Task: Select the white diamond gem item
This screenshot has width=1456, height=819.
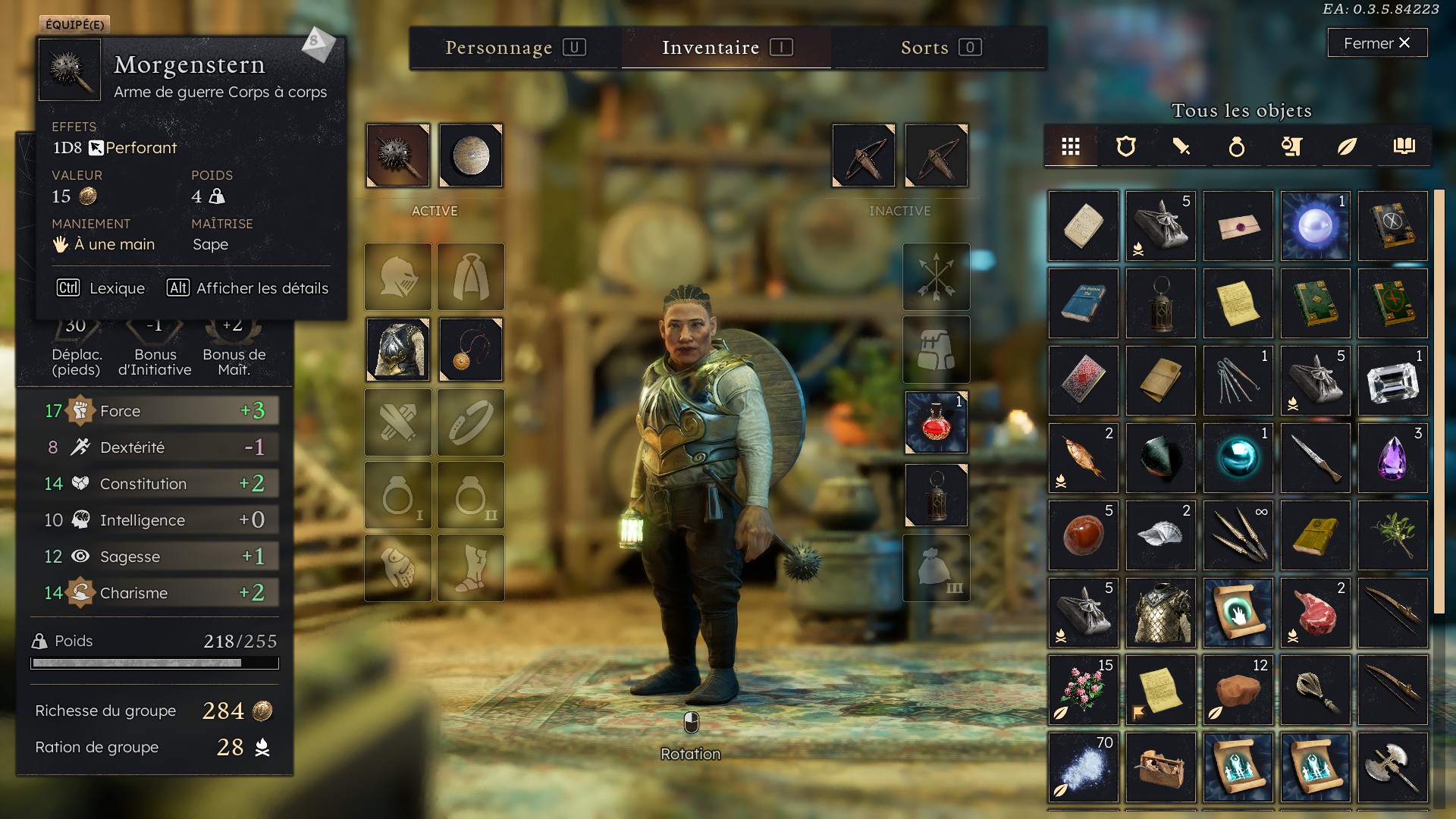Action: (1392, 381)
